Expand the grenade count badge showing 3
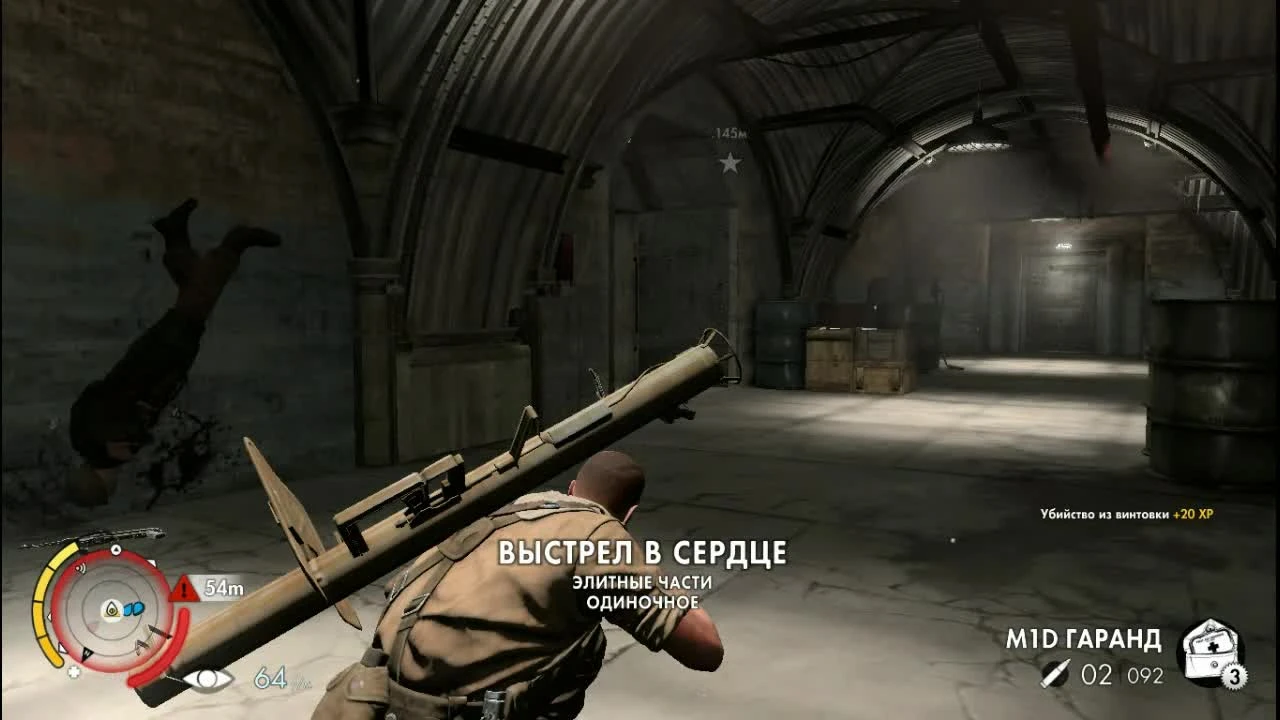 pyautogui.click(x=1234, y=675)
